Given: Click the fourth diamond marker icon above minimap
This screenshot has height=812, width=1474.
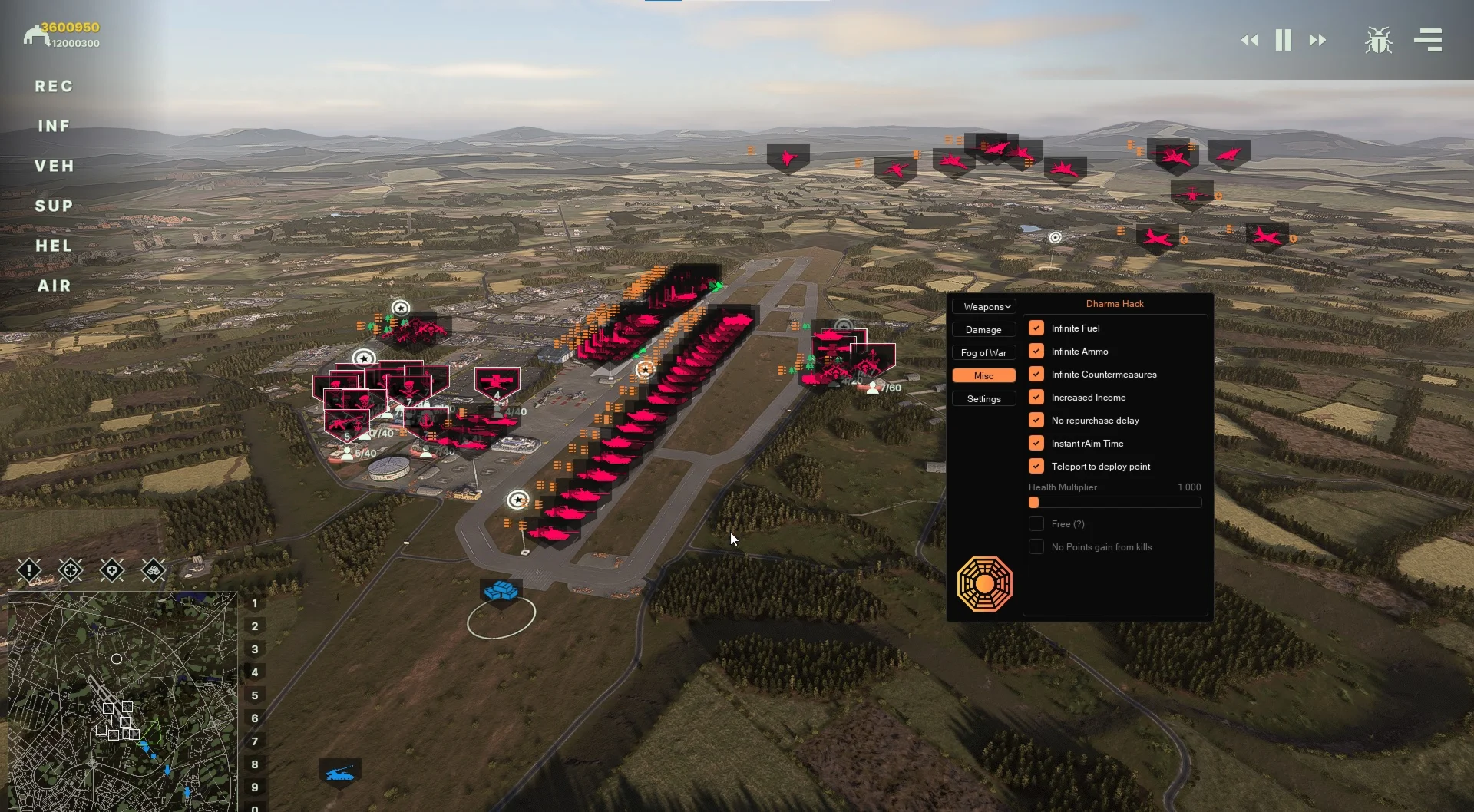Looking at the screenshot, I should (154, 571).
